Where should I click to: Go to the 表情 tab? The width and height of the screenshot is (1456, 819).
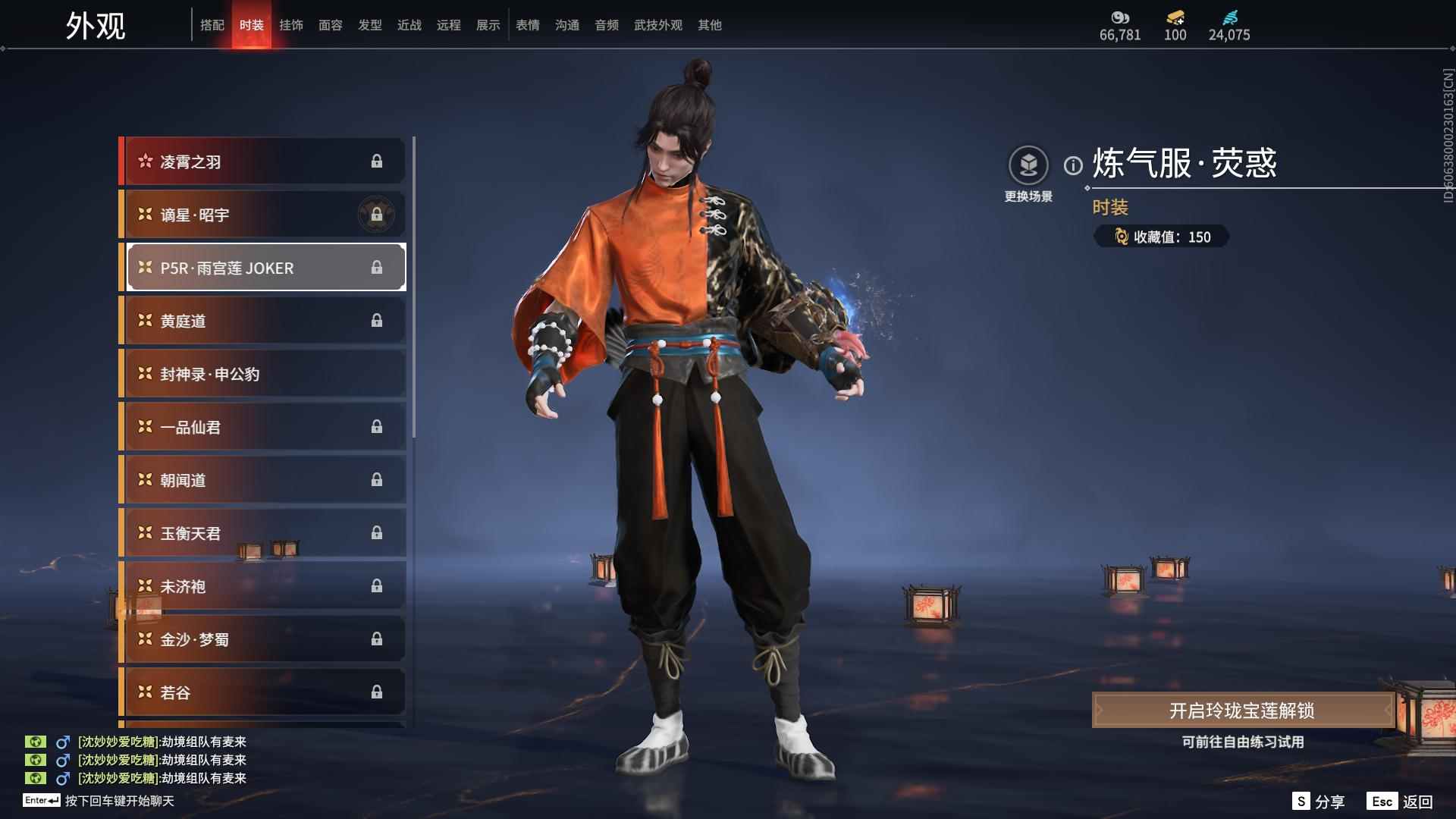tap(528, 25)
